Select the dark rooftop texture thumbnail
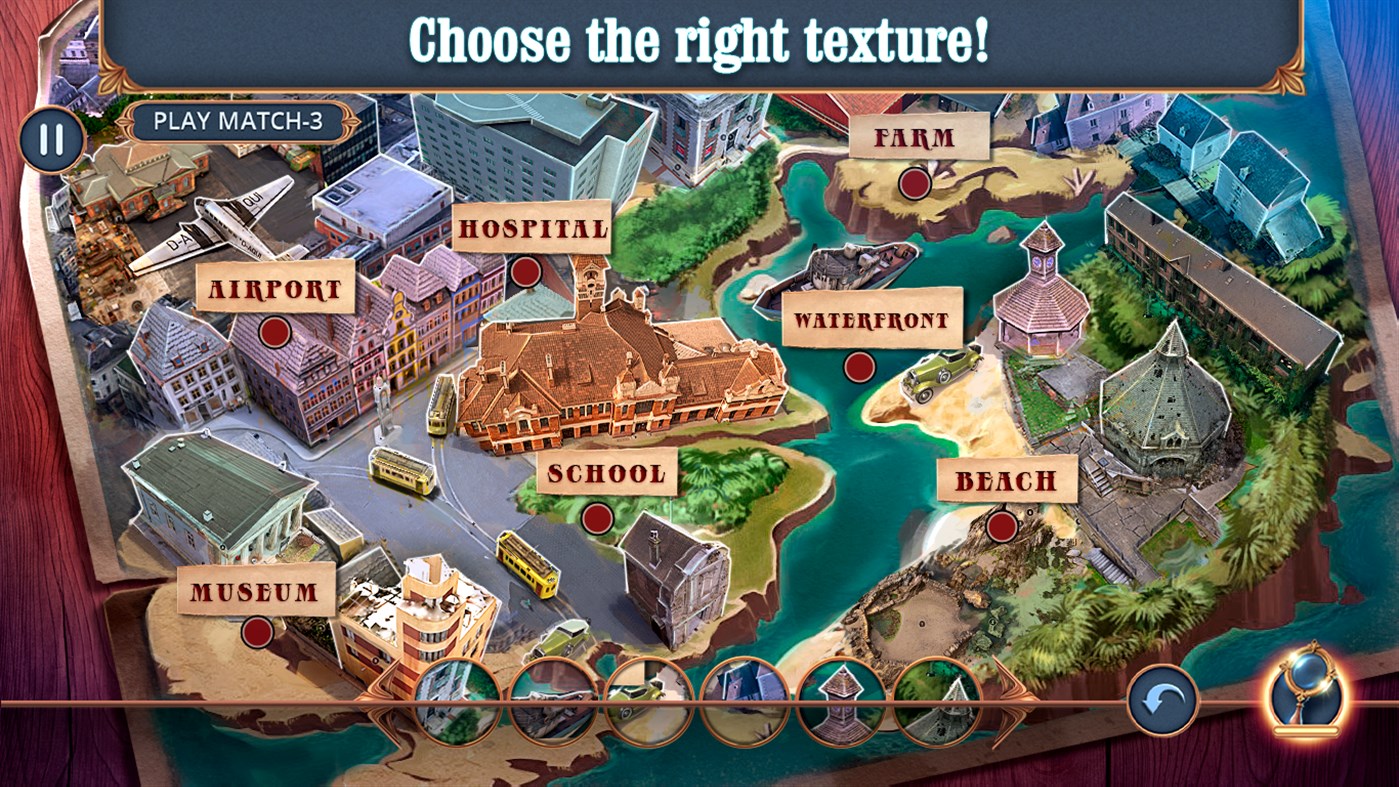This screenshot has width=1399, height=787. [742, 700]
